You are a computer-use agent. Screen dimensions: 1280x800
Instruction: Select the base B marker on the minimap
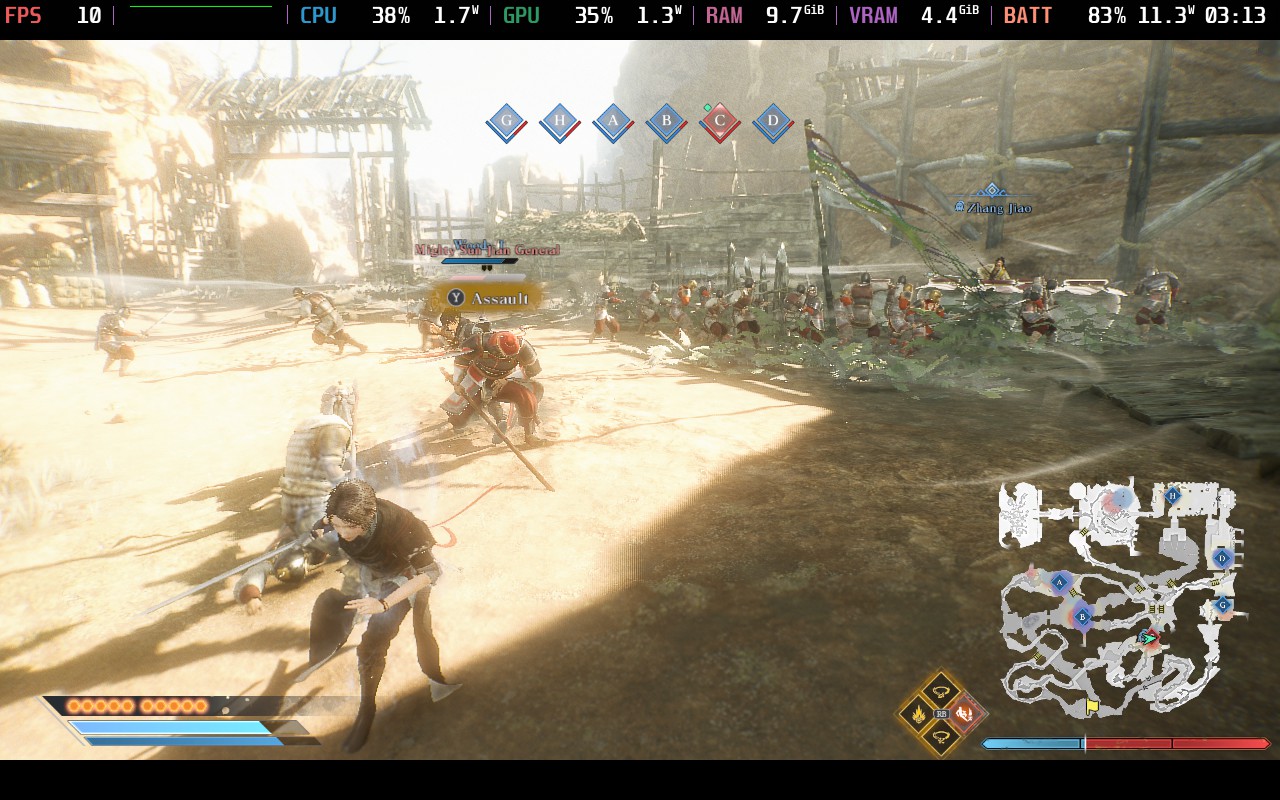coord(1082,617)
